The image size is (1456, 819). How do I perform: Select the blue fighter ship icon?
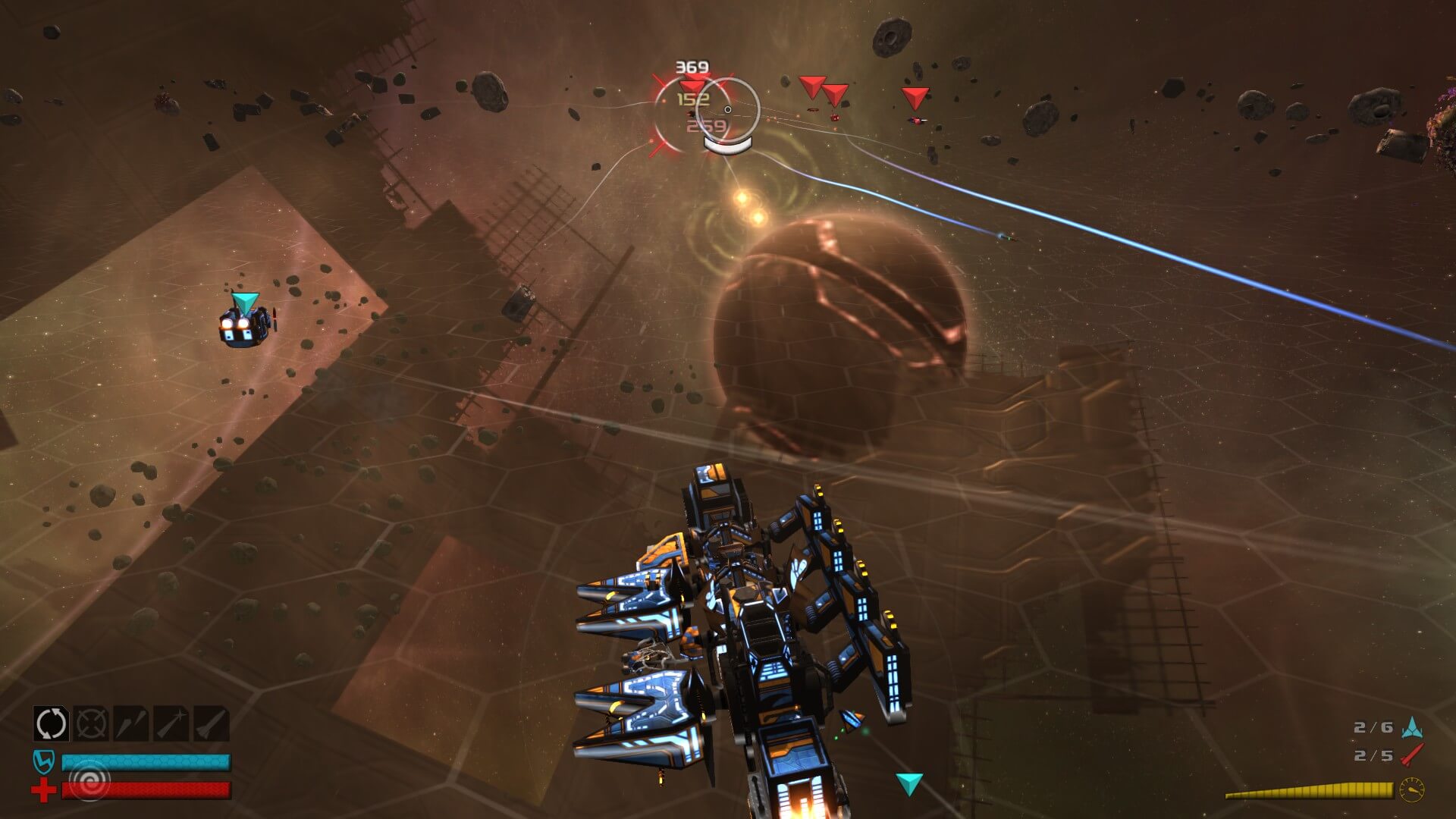[x=1411, y=728]
